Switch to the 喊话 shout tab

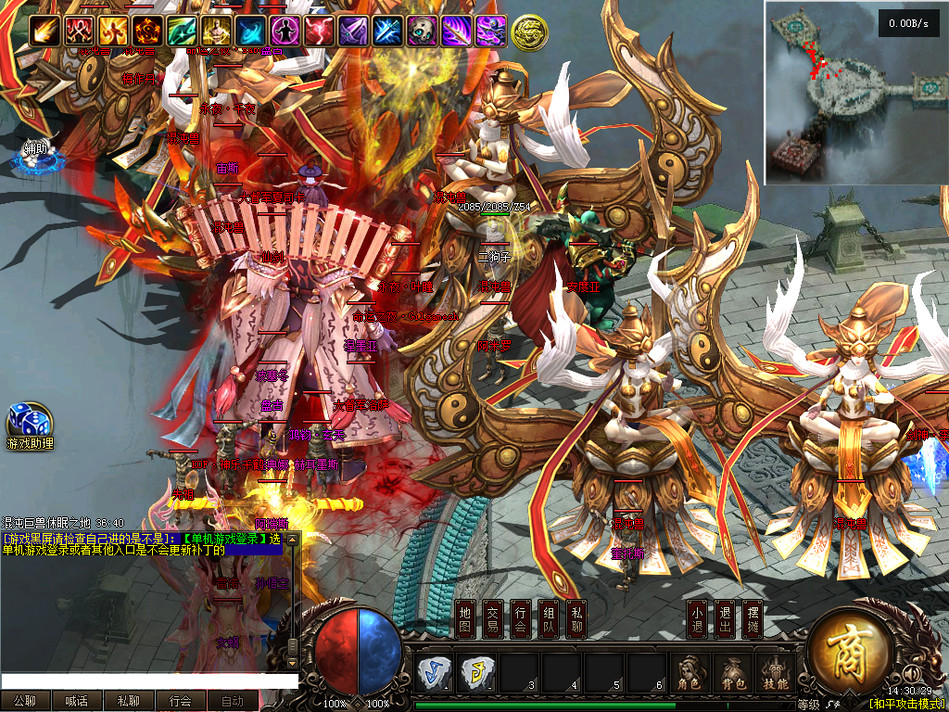(77, 701)
